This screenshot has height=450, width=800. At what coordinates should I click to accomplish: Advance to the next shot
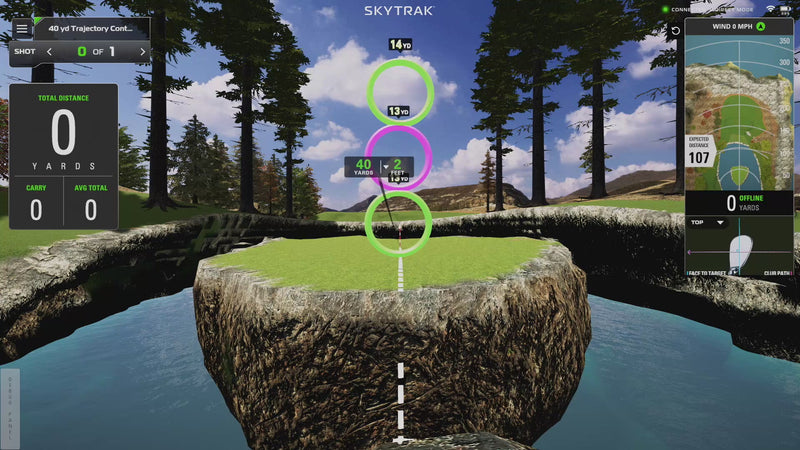click(x=142, y=51)
